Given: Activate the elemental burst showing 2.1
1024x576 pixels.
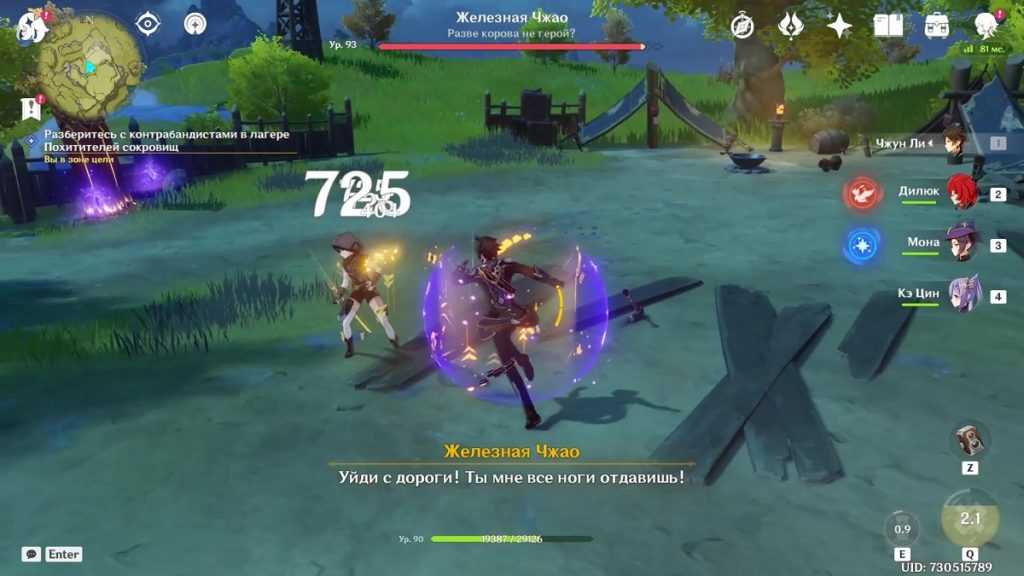Looking at the screenshot, I should point(970,518).
